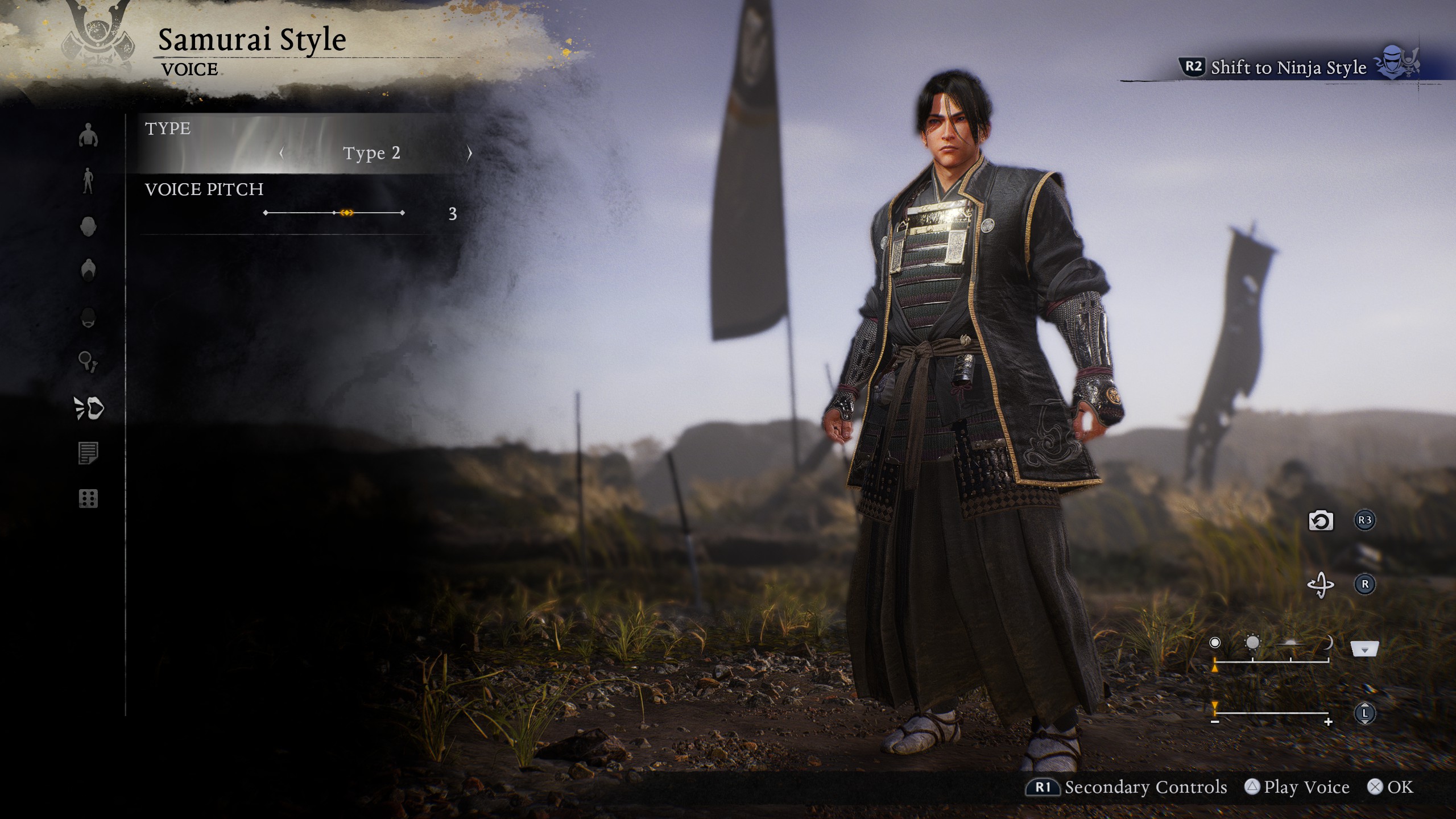Open the dice randomize category
Screen dimensions: 1456x819
[88, 499]
